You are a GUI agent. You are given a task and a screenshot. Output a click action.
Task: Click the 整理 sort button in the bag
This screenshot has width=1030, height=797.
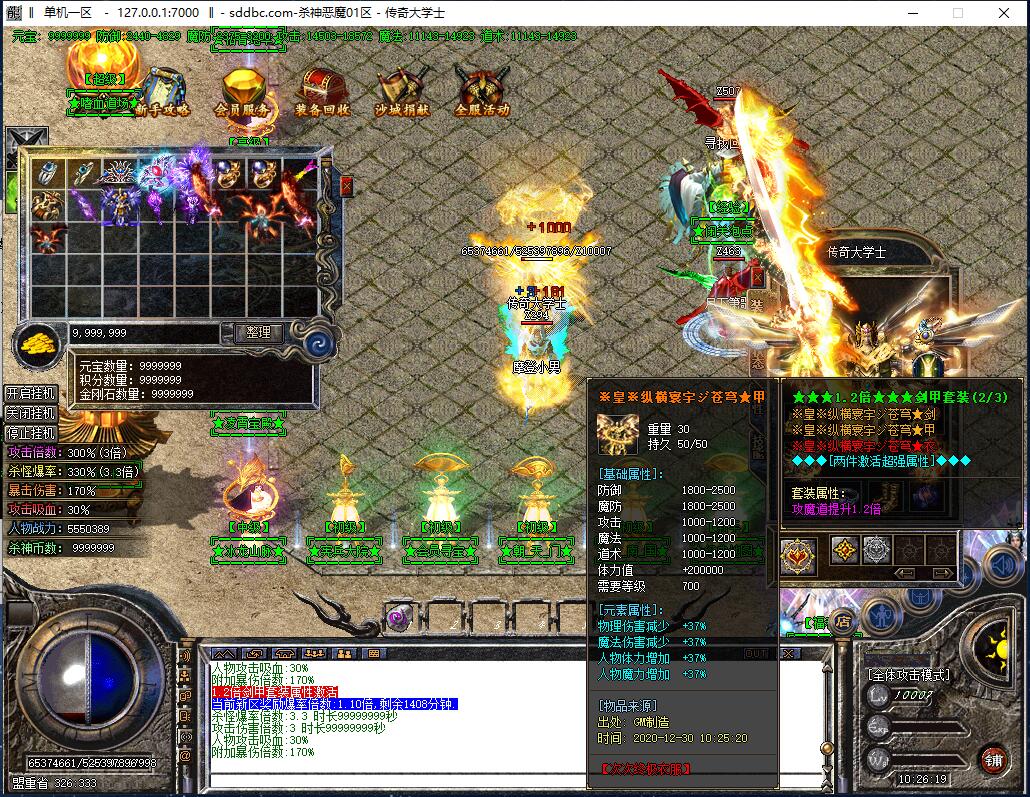(x=258, y=332)
